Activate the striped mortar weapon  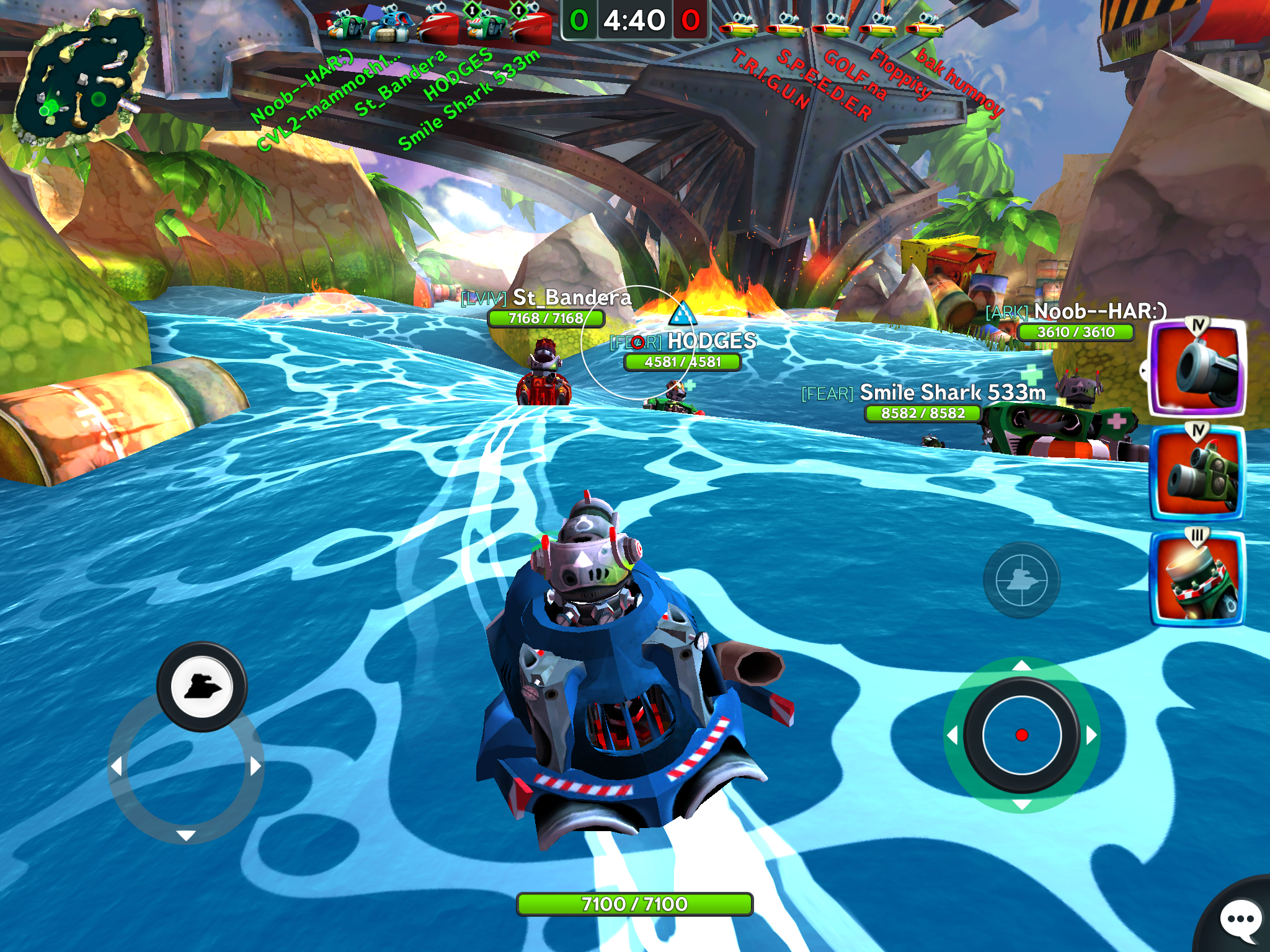[1198, 579]
